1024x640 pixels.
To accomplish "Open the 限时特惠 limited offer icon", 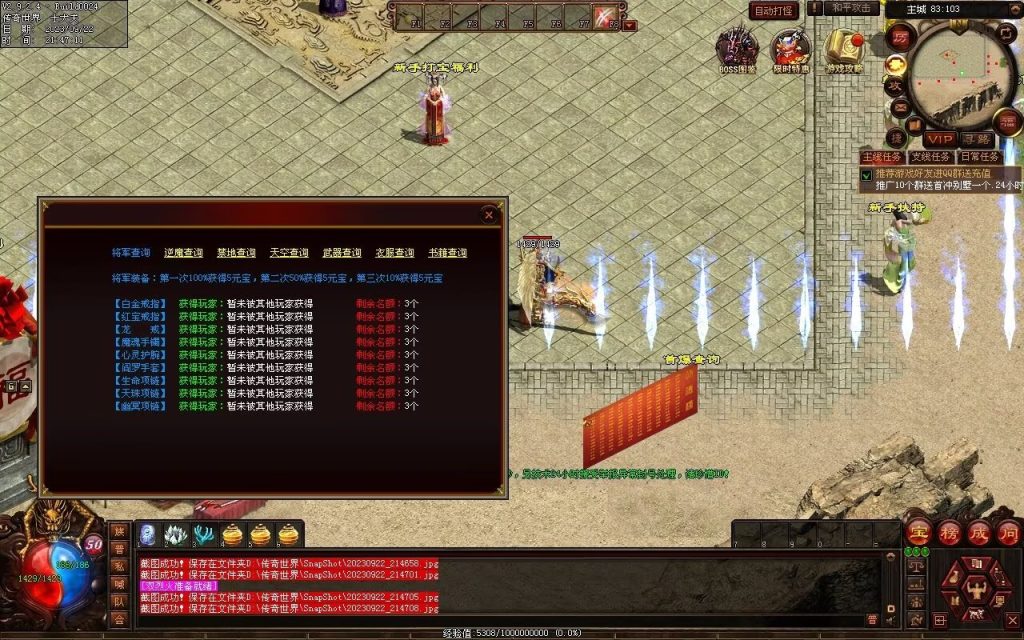I will tap(791, 47).
